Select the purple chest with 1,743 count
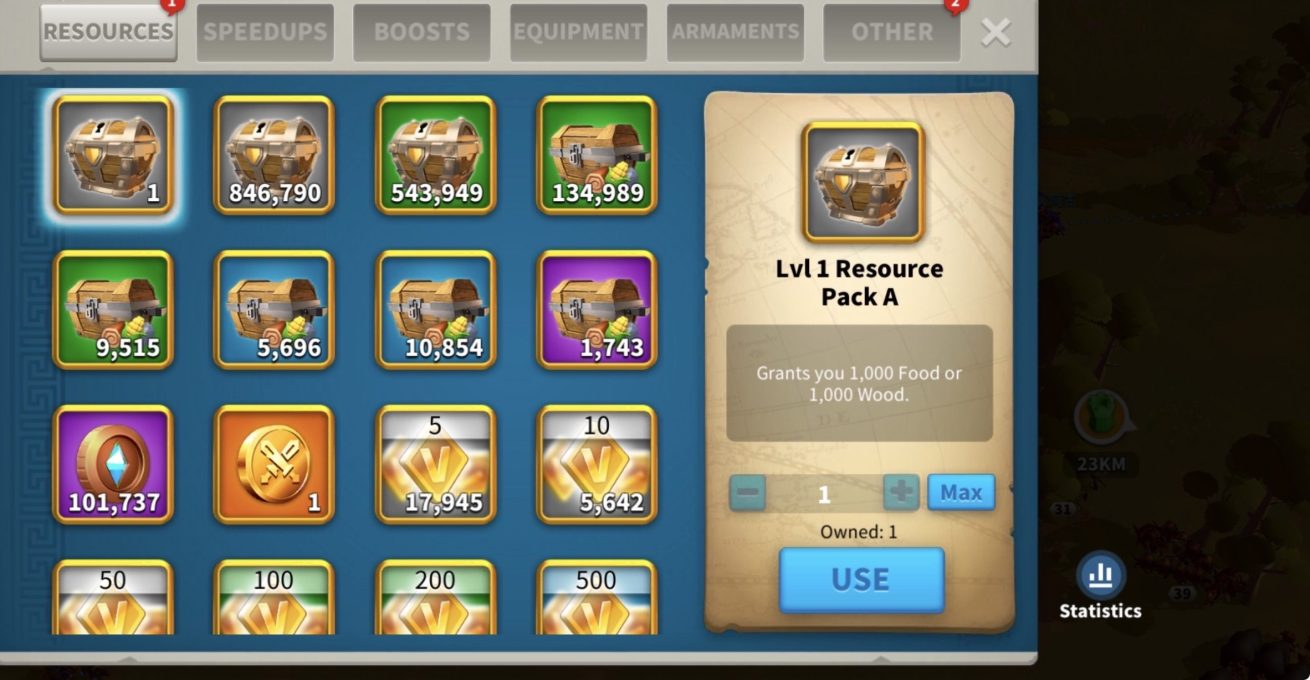Viewport: 1310px width, 680px height. click(597, 310)
